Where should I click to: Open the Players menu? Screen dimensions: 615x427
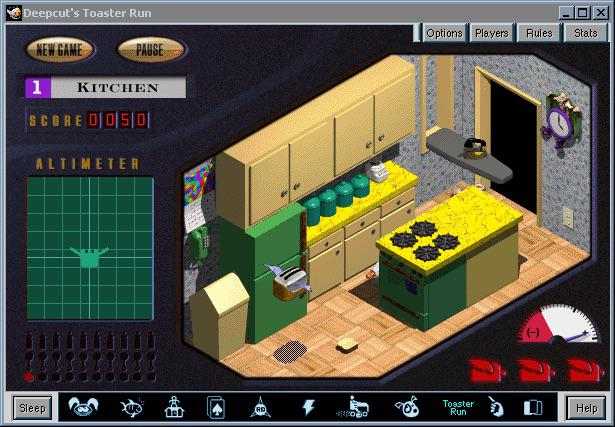click(491, 33)
